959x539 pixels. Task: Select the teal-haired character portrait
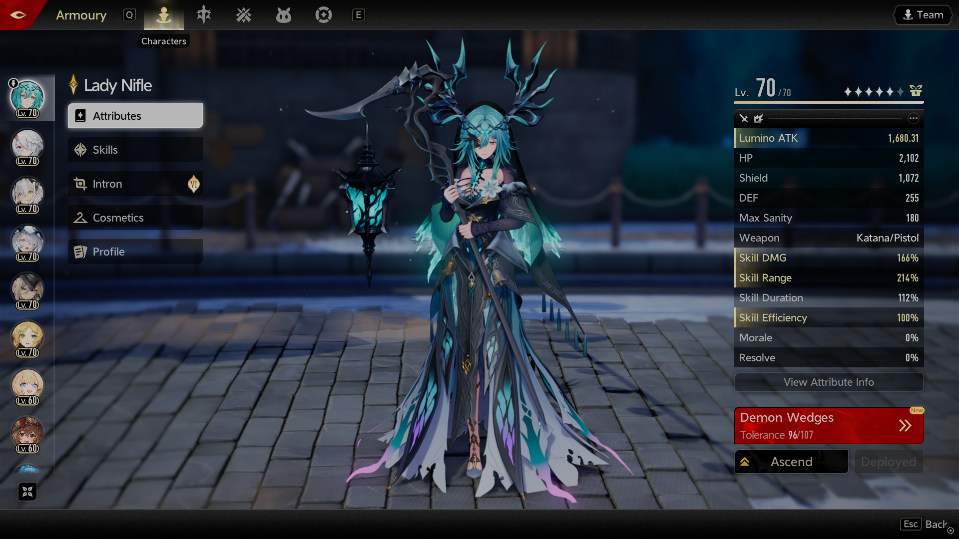[27, 97]
